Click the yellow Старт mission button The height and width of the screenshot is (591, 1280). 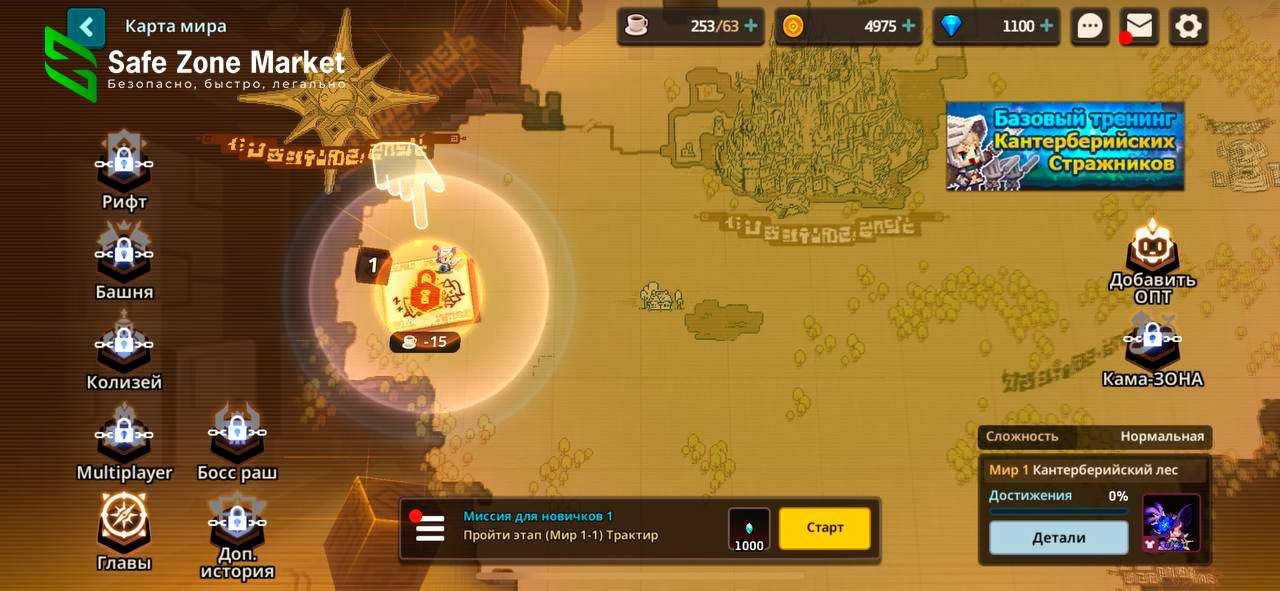(825, 528)
